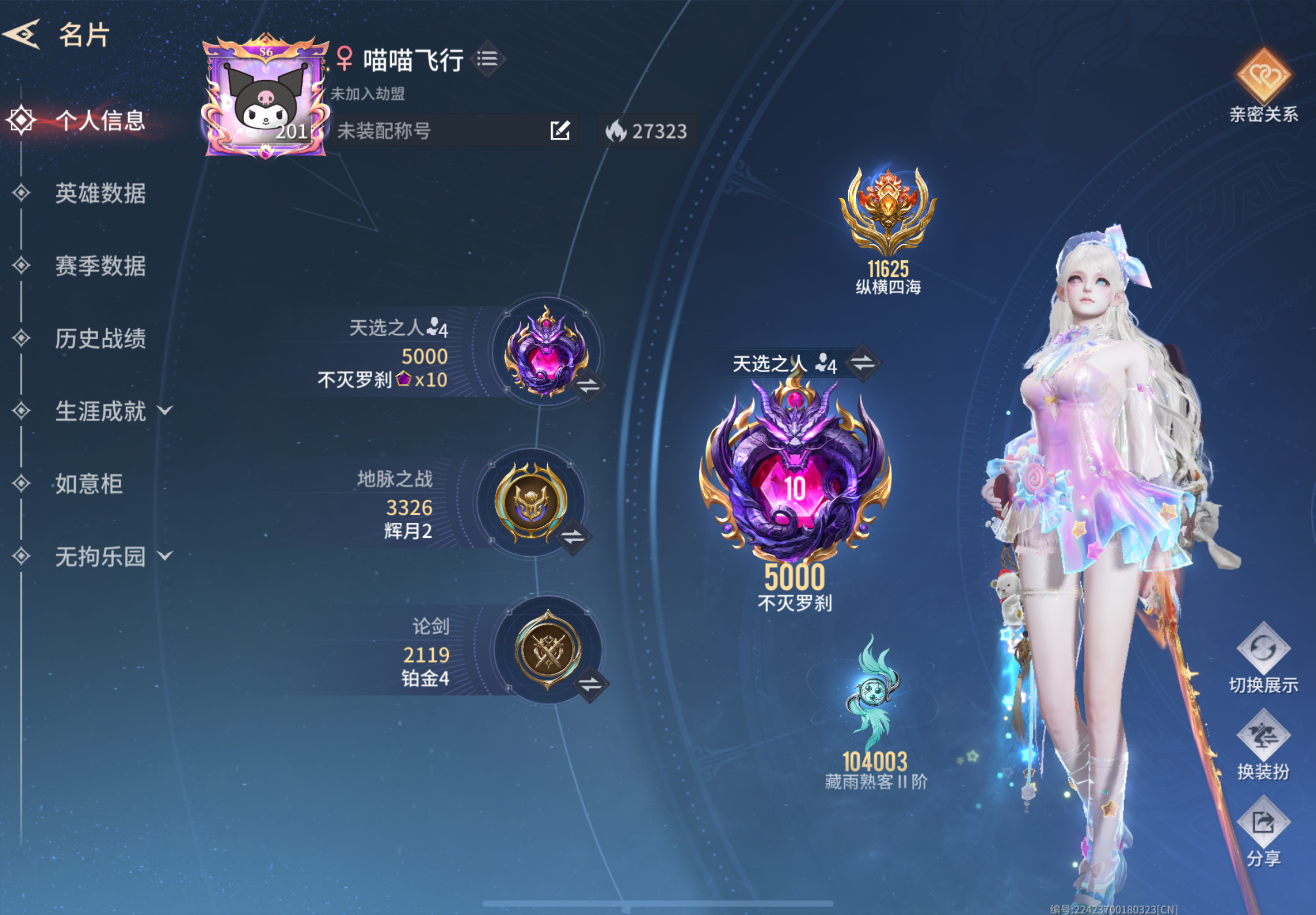Screen dimensions: 1316x915
Task: Toggle the swap arrows beside 天选之人 label
Action: [x=864, y=364]
